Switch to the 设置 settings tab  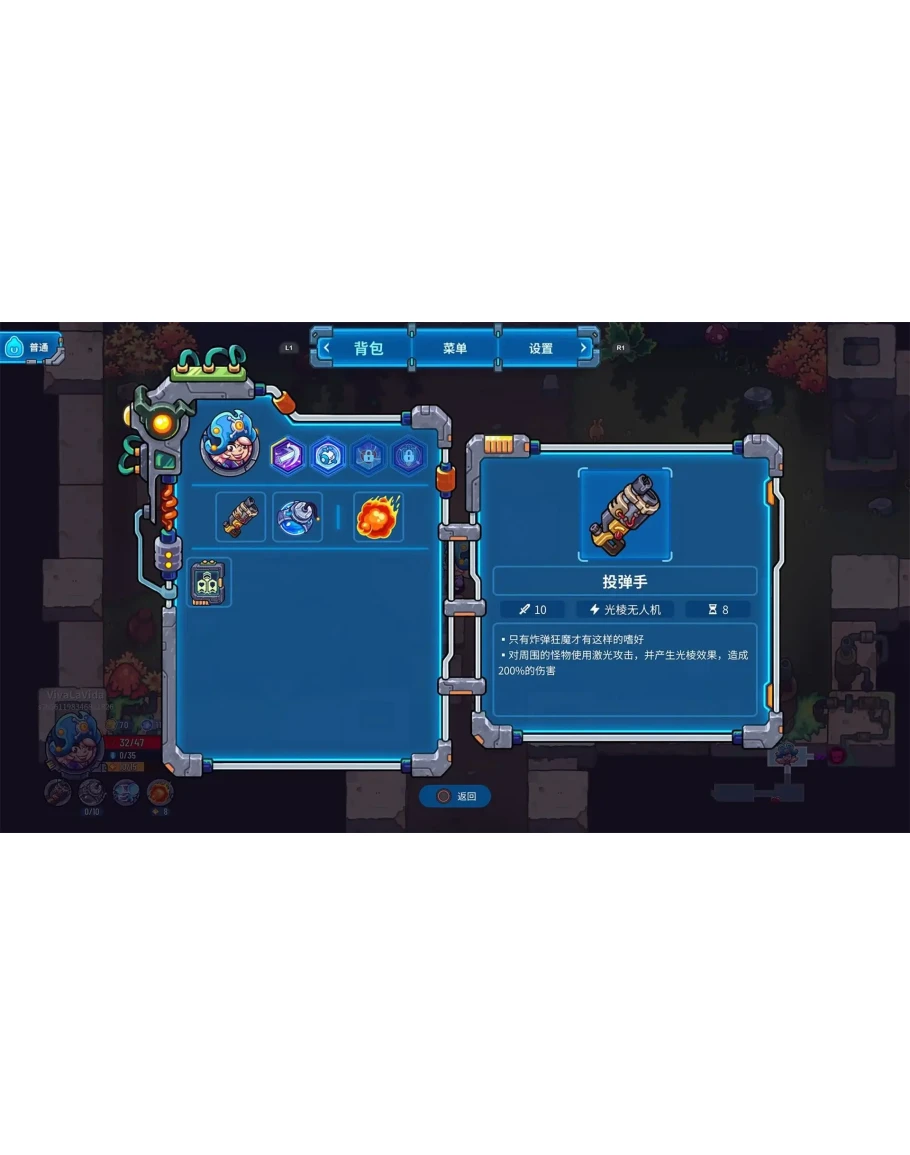(541, 349)
